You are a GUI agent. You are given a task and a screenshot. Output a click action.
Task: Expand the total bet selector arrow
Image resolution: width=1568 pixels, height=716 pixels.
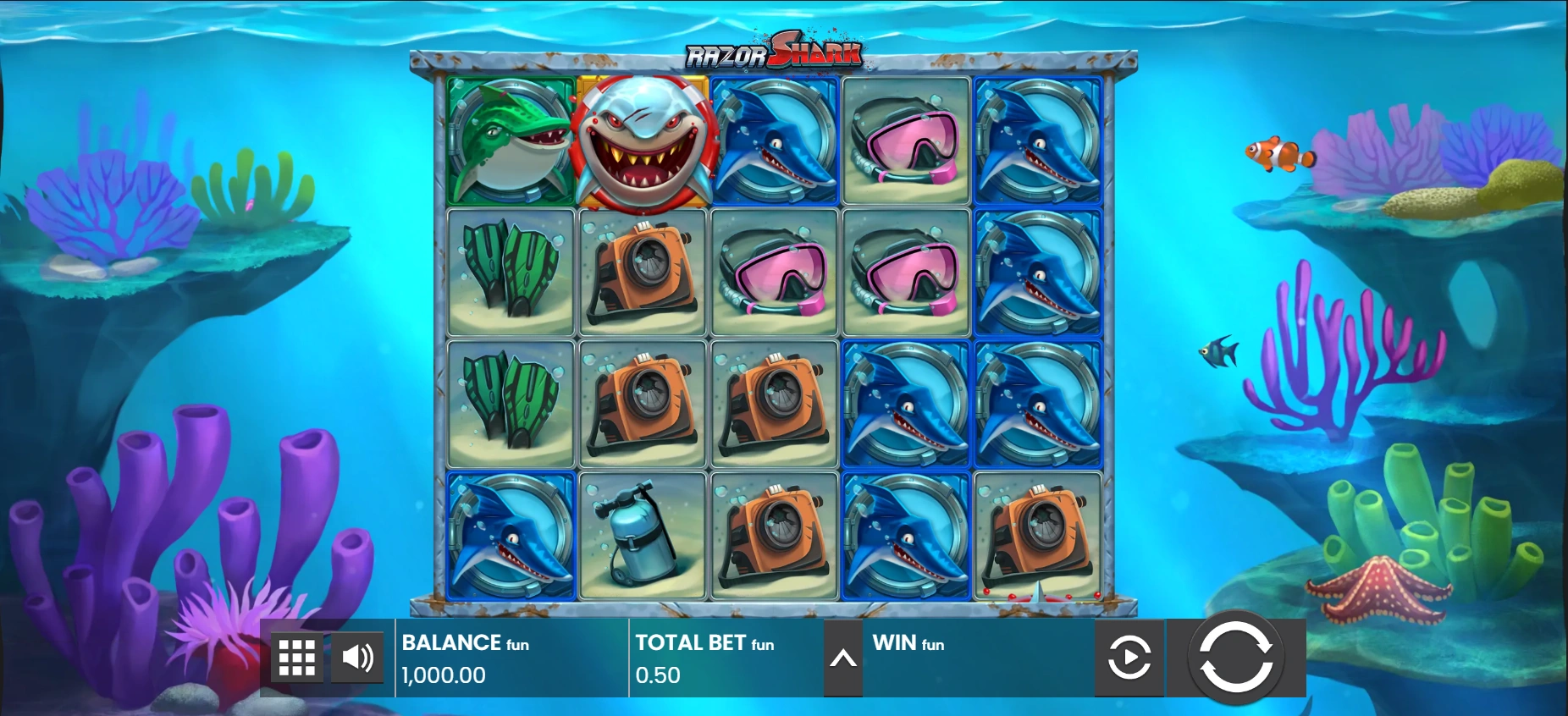click(842, 658)
